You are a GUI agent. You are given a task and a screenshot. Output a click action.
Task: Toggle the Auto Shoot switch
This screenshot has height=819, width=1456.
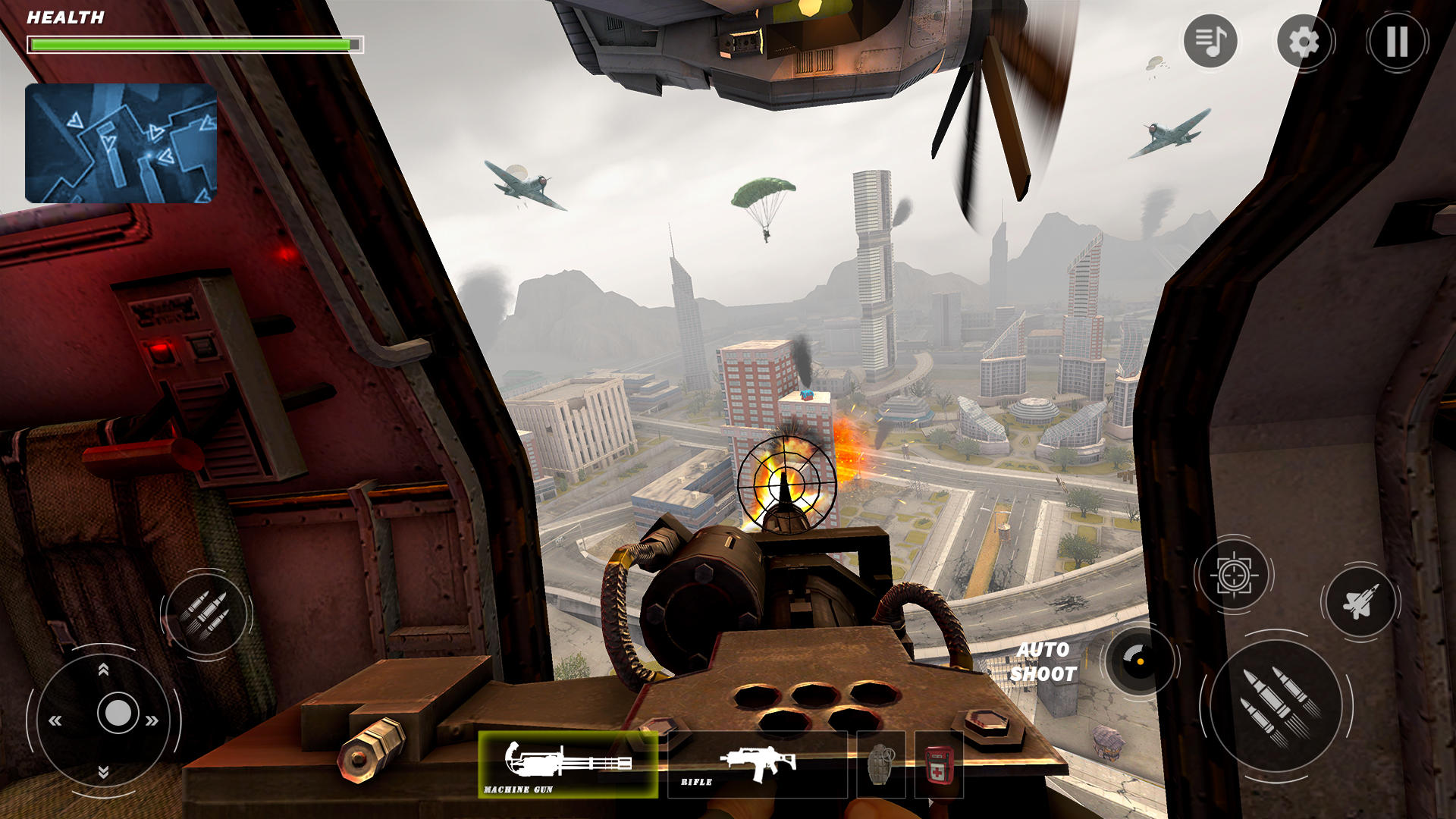click(1139, 661)
